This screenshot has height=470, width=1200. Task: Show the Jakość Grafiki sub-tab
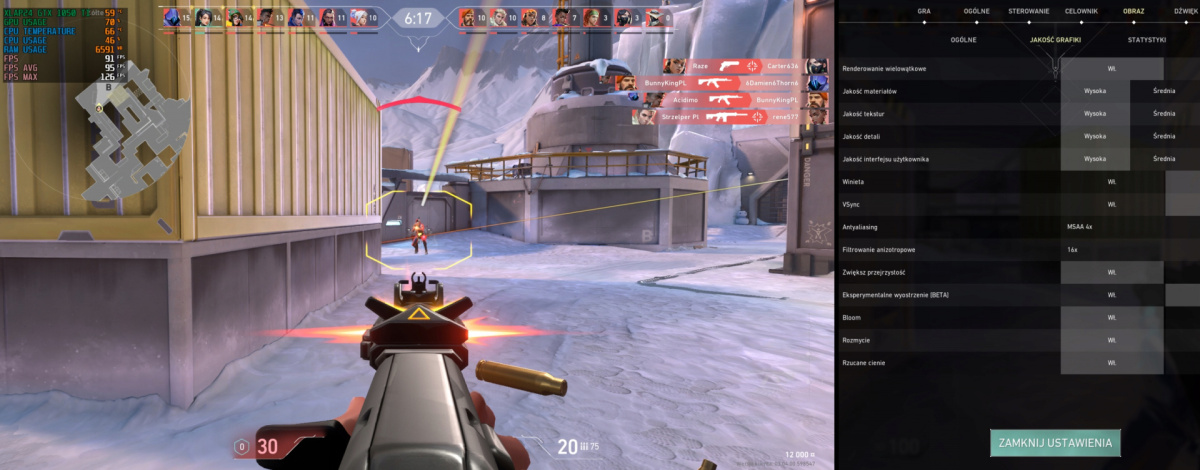(x=1056, y=40)
